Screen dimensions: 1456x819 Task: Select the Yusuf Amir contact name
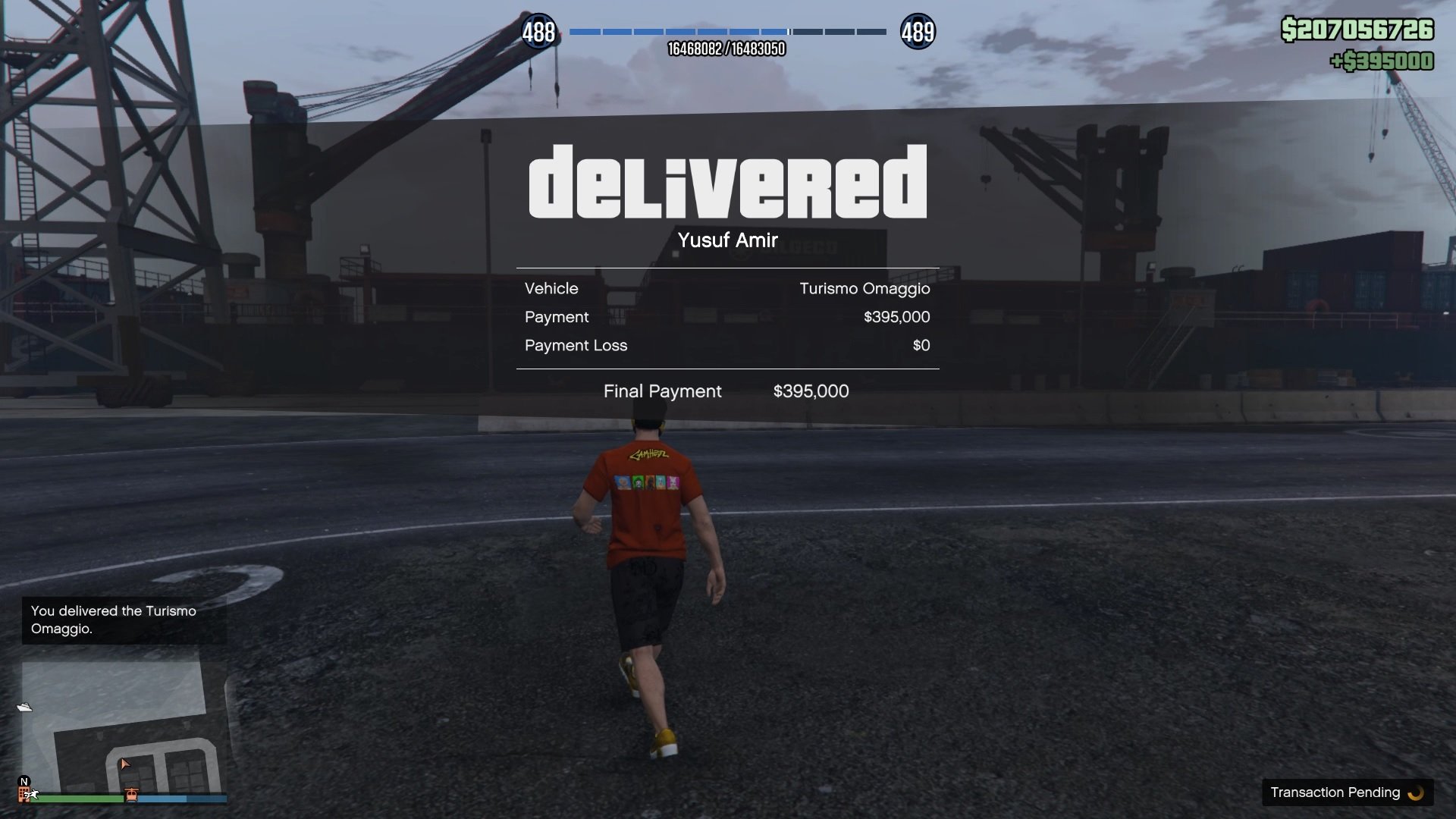click(727, 240)
